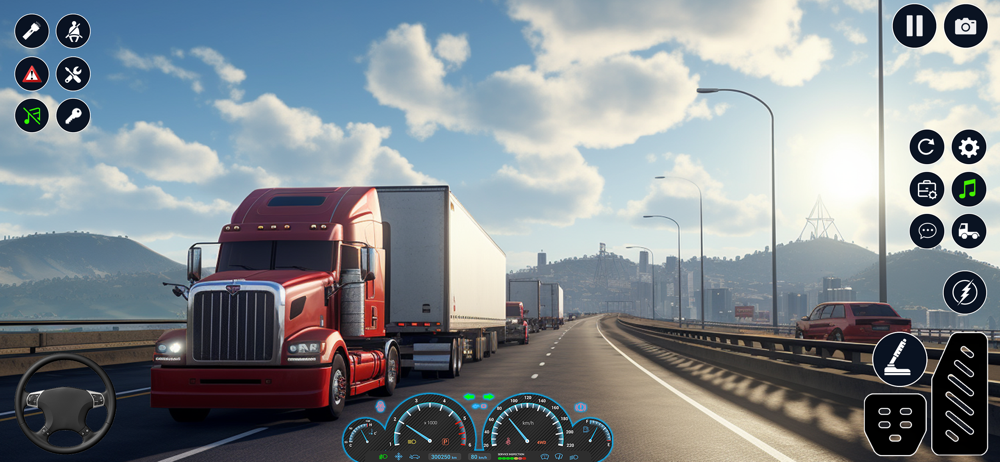Screen dimensions: 1000x462
Task: Open the chat speech bubble
Action: tap(927, 231)
